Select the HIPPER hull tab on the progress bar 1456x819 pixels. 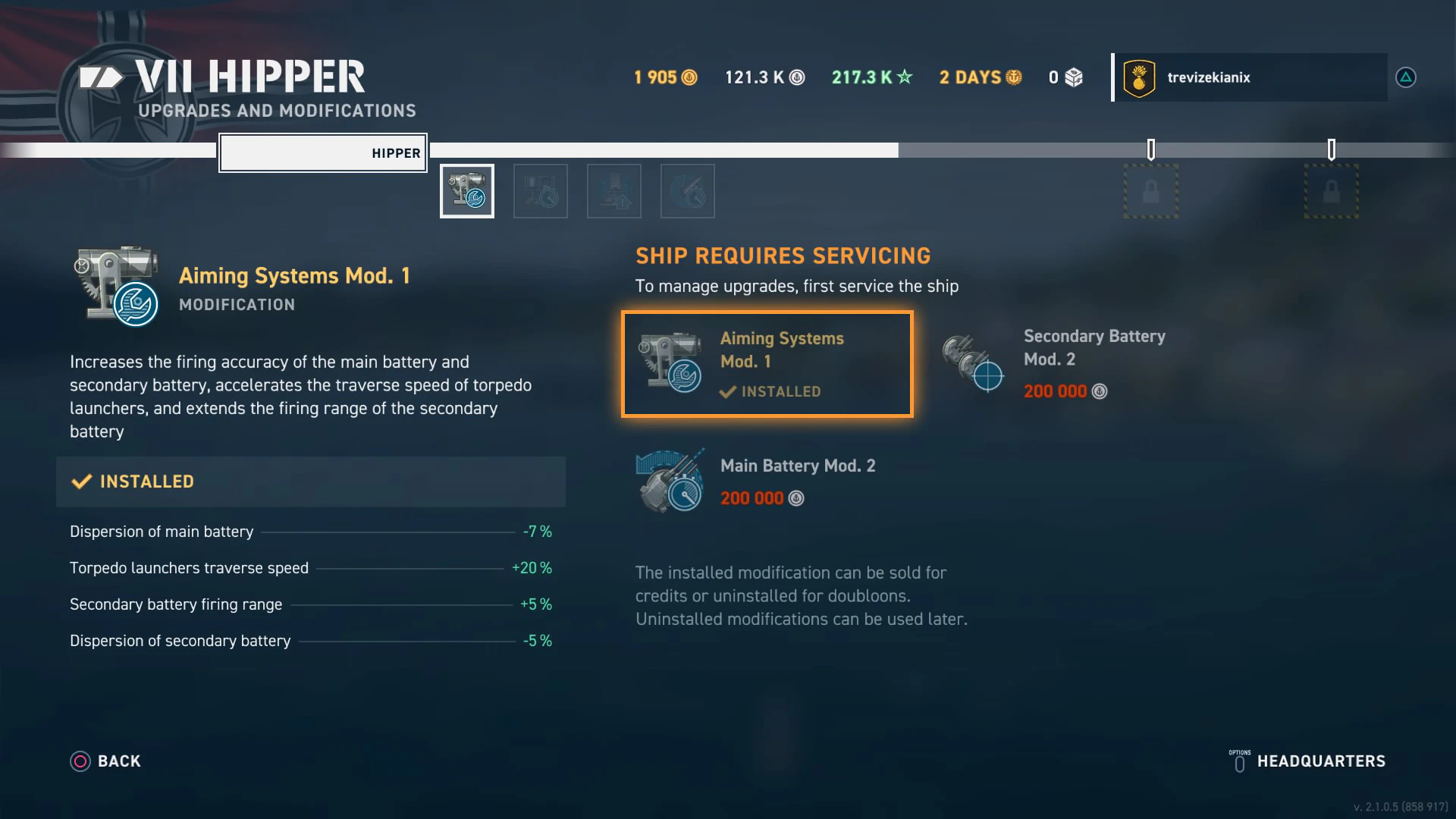pos(323,153)
